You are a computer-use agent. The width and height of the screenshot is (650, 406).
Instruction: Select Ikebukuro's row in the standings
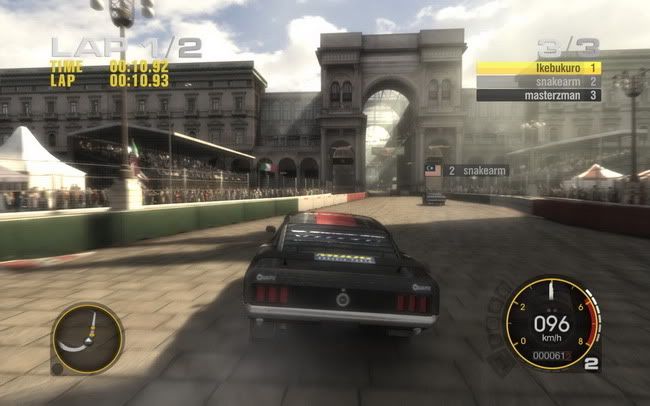tap(538, 68)
